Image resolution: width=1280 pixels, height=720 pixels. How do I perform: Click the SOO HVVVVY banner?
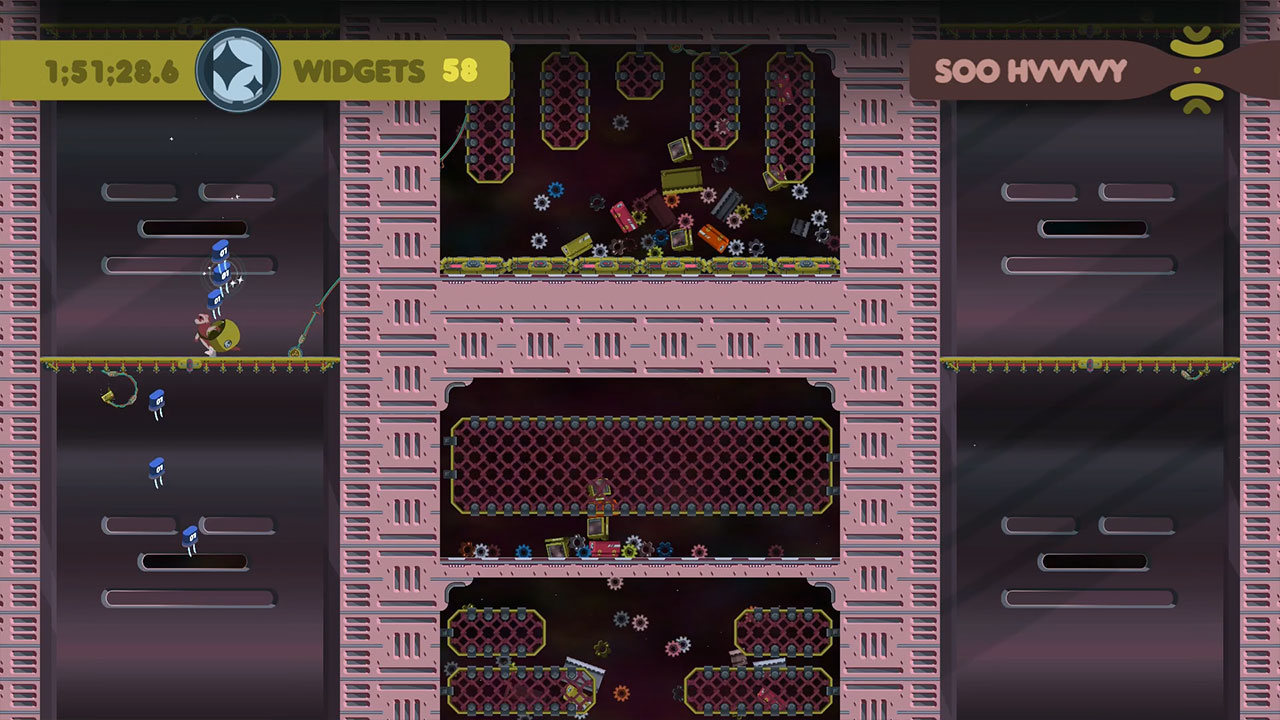[1030, 71]
